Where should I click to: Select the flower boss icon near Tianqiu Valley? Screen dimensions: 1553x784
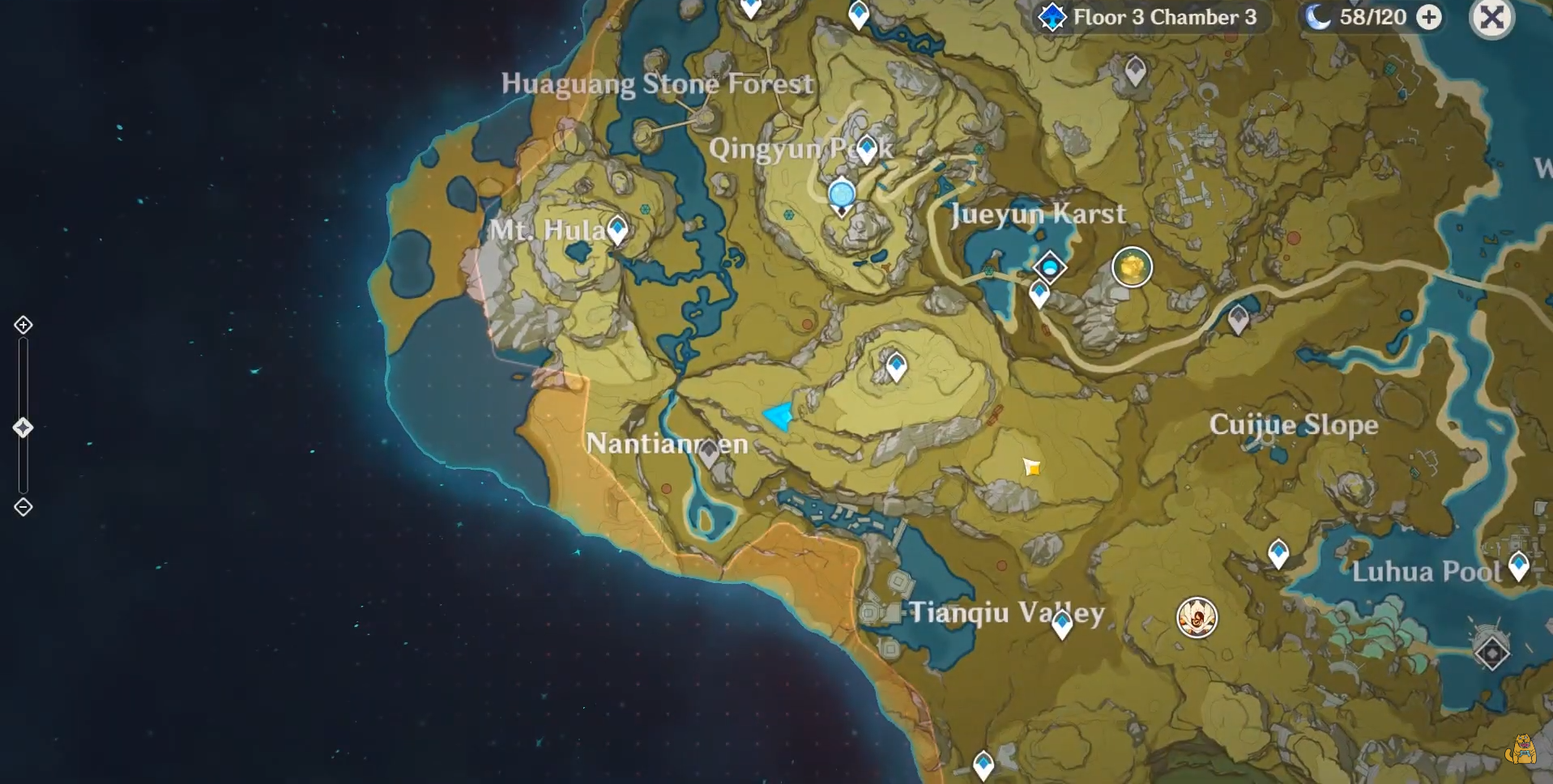pos(1197,618)
